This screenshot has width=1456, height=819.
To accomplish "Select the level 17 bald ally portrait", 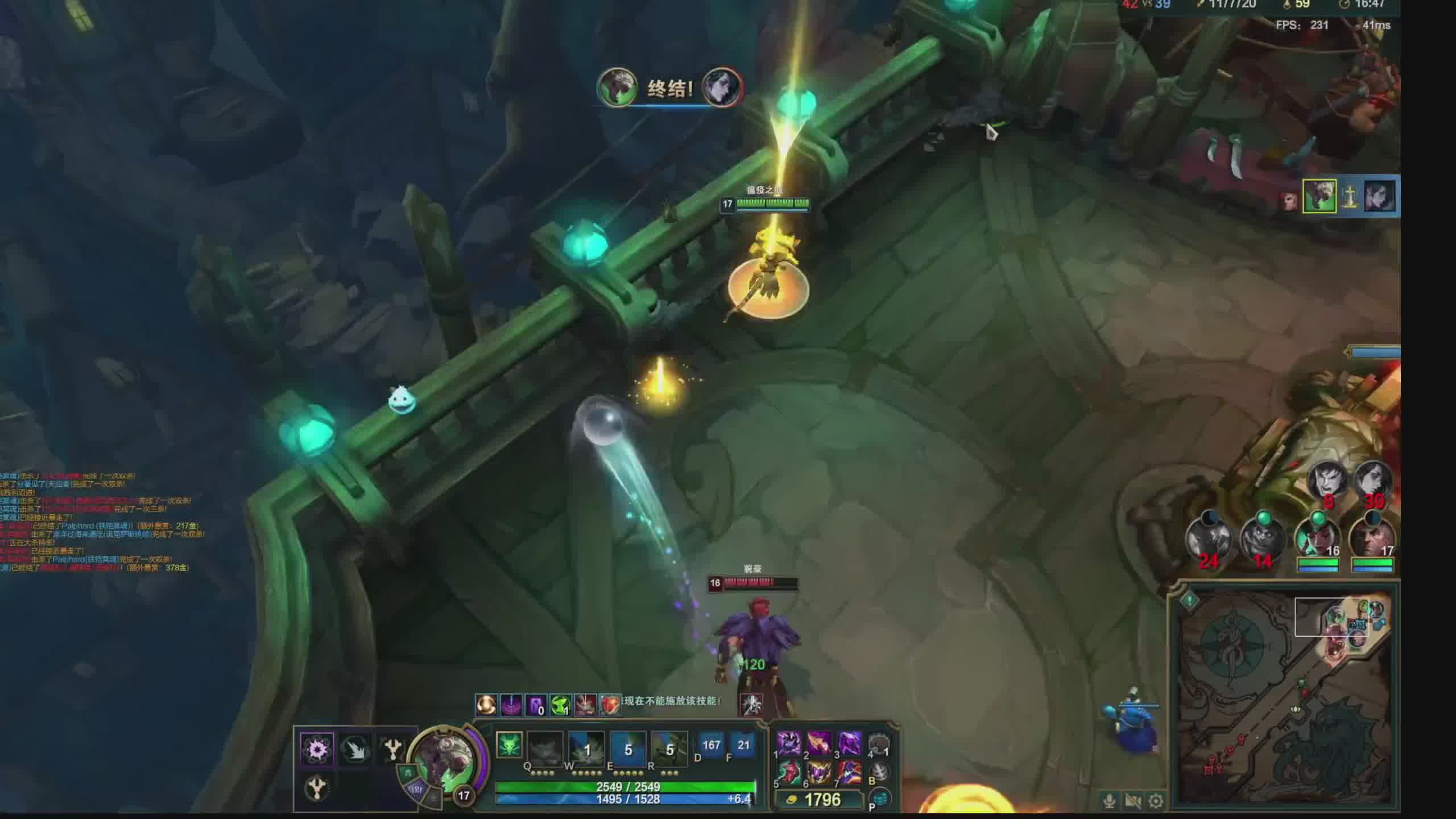I will click(x=1372, y=537).
